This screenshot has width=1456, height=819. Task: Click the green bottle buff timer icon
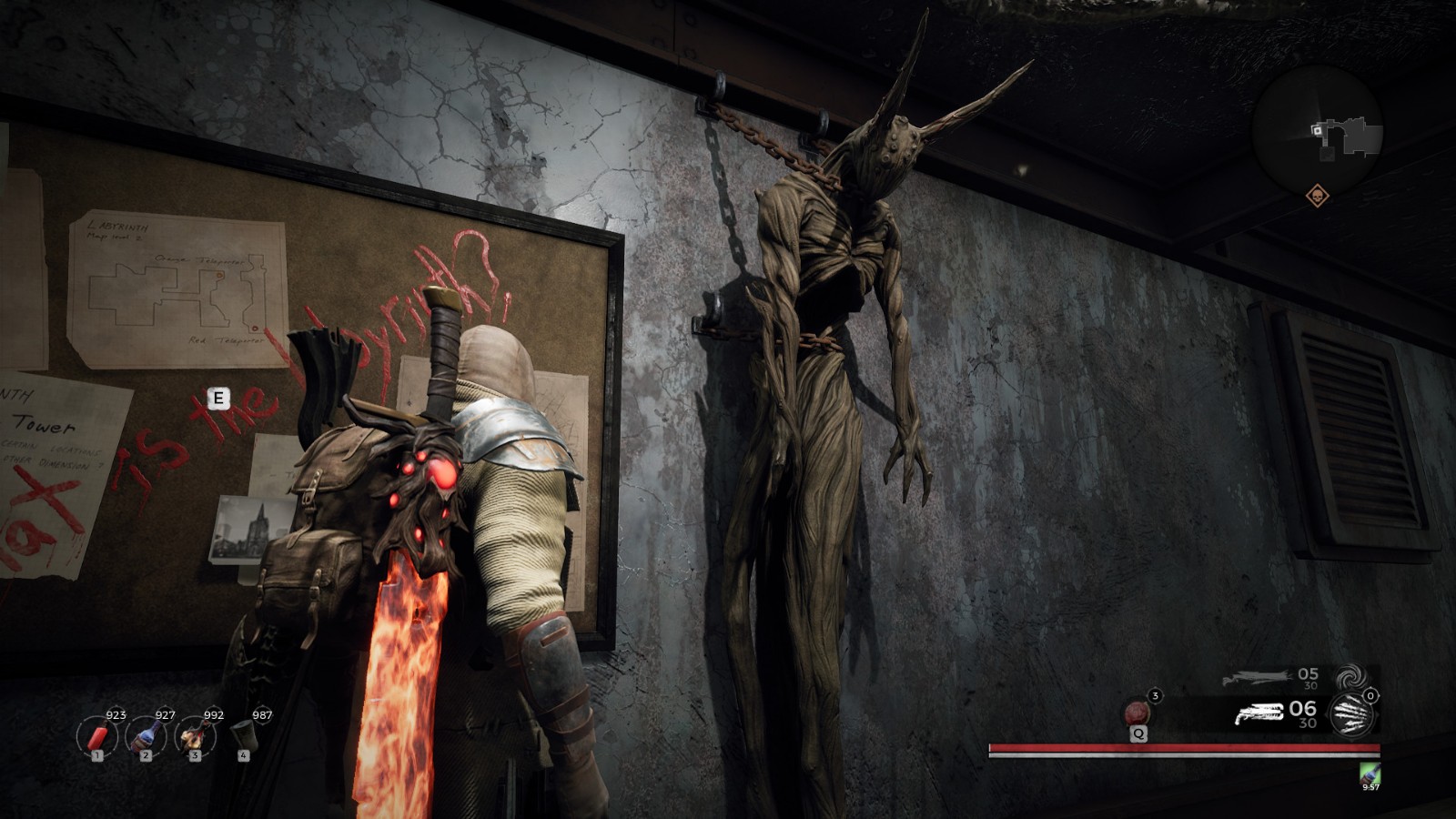(1370, 773)
